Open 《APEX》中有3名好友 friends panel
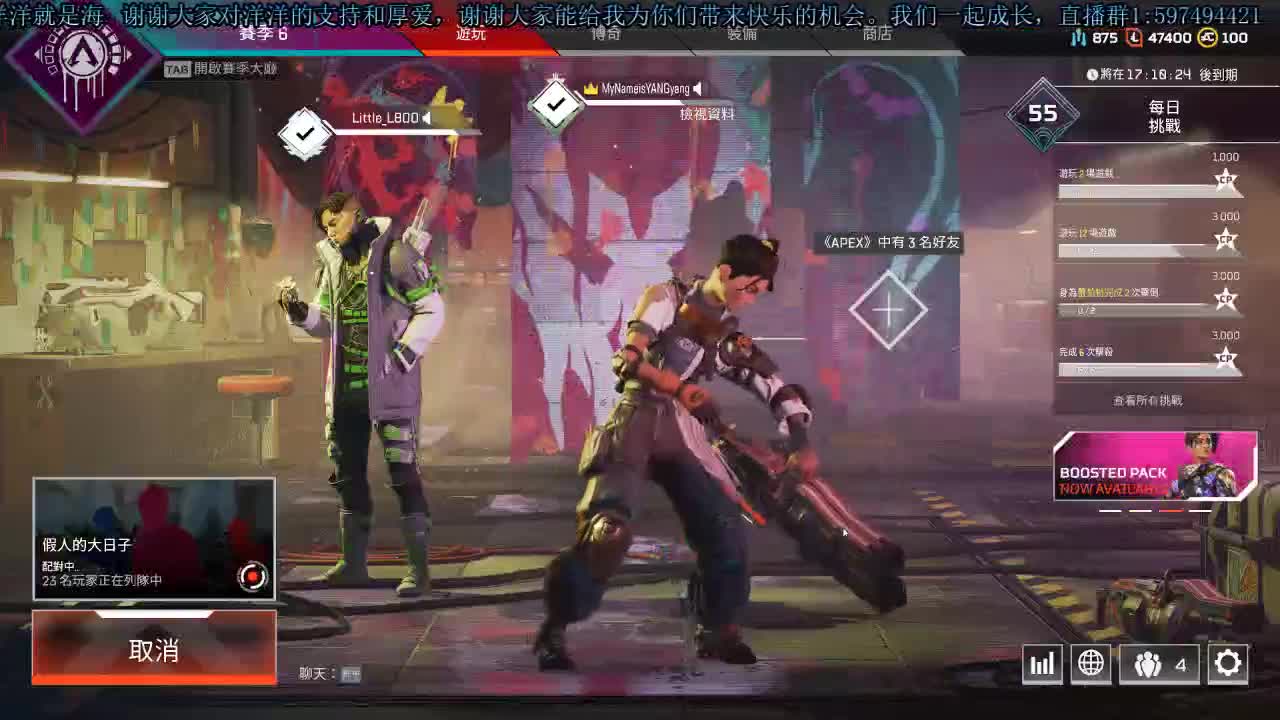 coord(890,243)
